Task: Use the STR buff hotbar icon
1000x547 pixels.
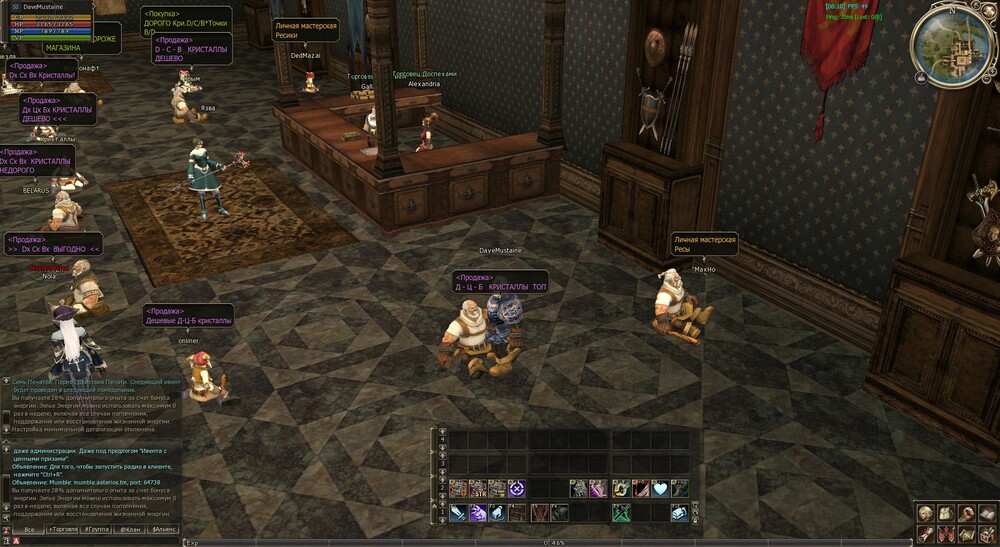Action: coord(478,488)
